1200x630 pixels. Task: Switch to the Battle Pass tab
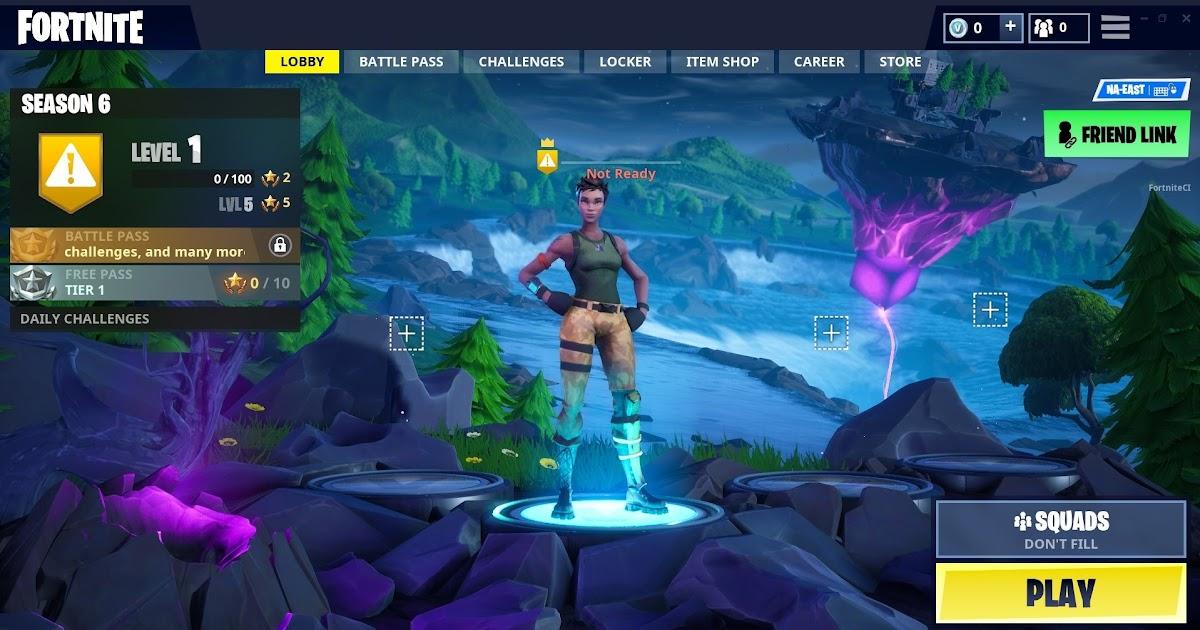click(401, 62)
